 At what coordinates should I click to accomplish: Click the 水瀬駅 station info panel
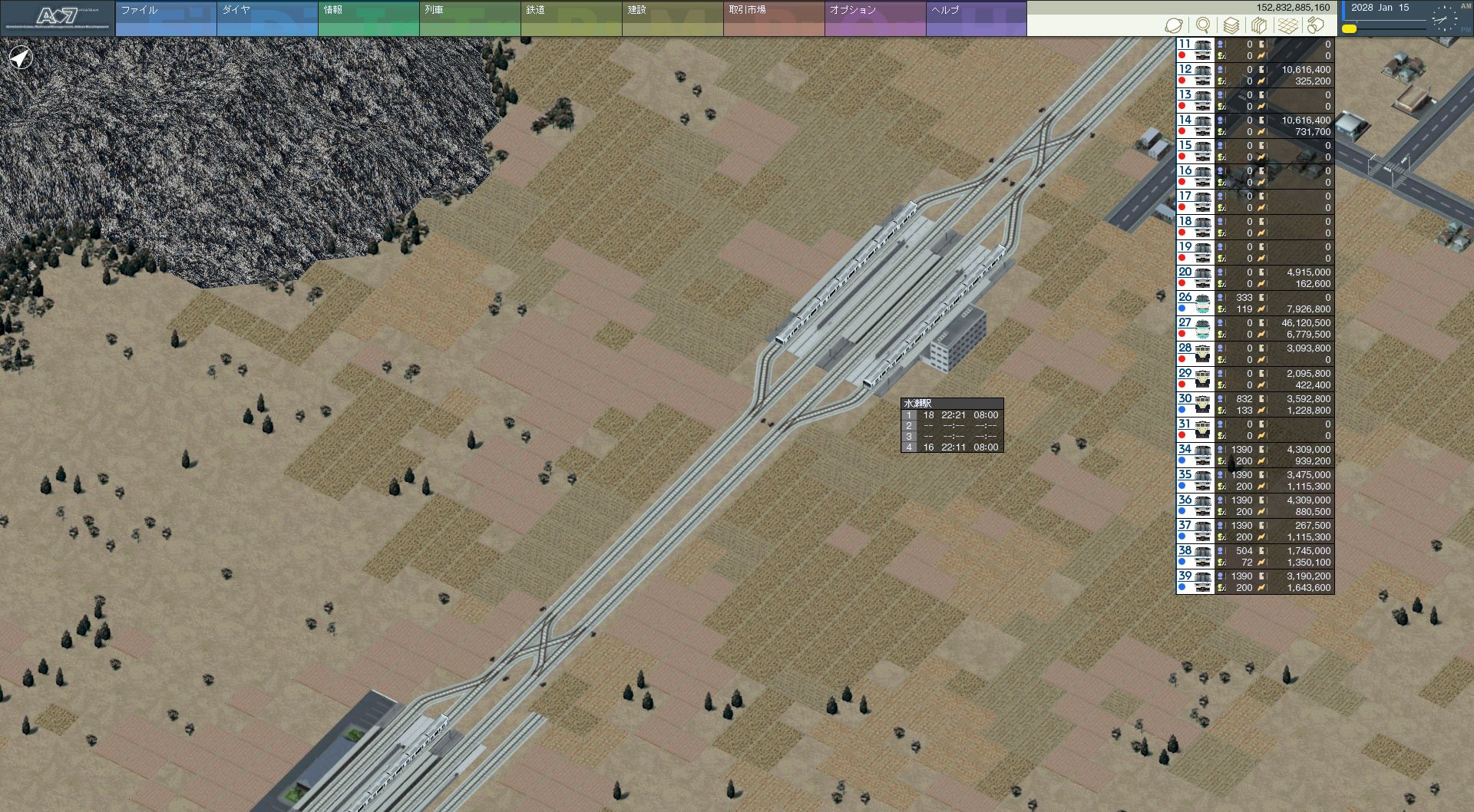[x=952, y=425]
